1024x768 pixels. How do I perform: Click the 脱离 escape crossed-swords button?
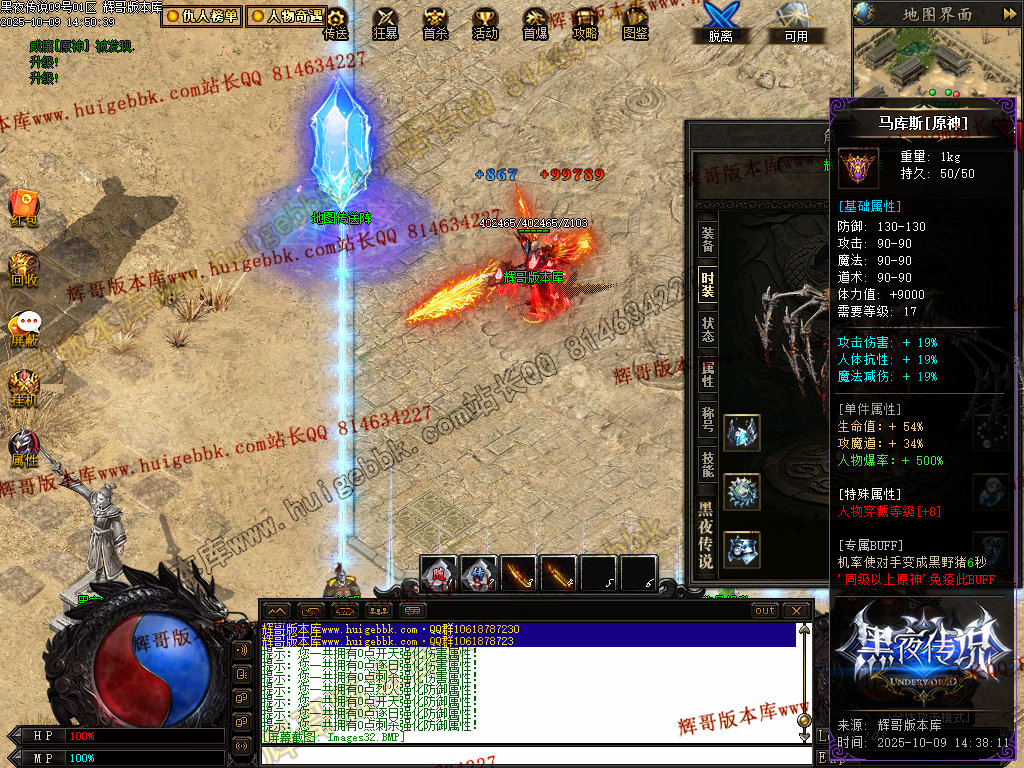(720, 22)
